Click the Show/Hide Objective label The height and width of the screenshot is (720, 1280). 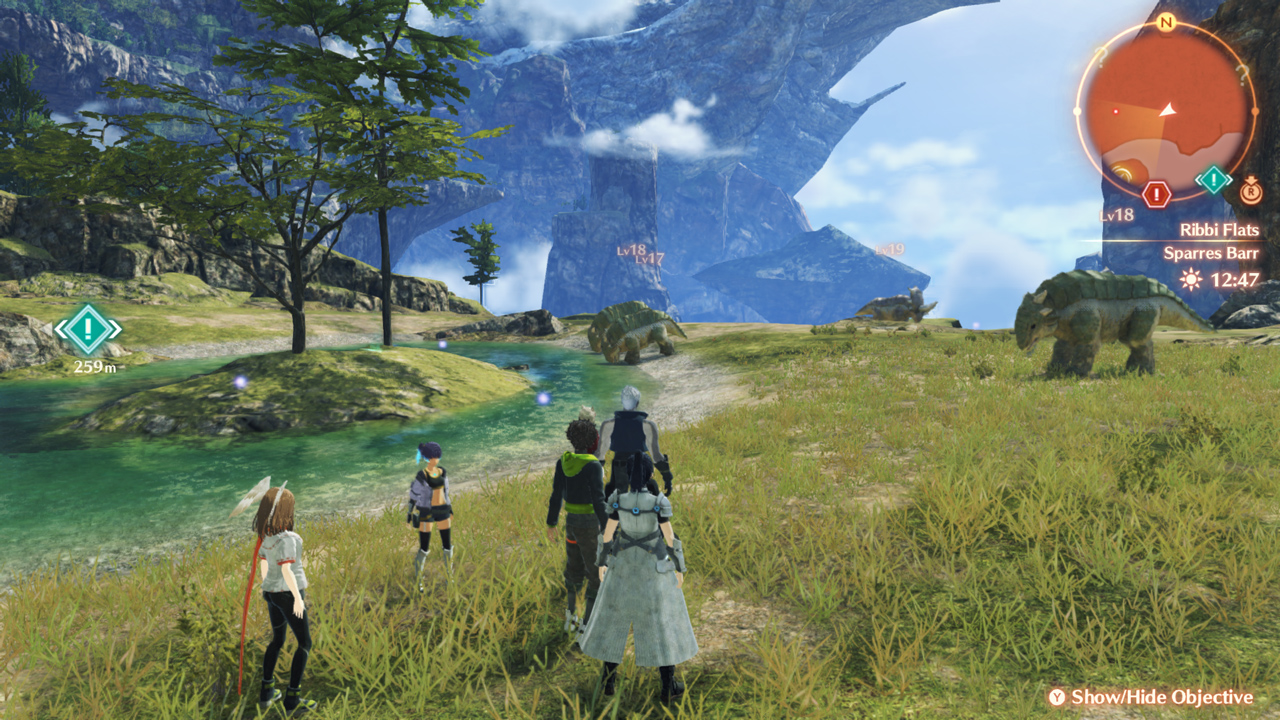coord(1161,697)
